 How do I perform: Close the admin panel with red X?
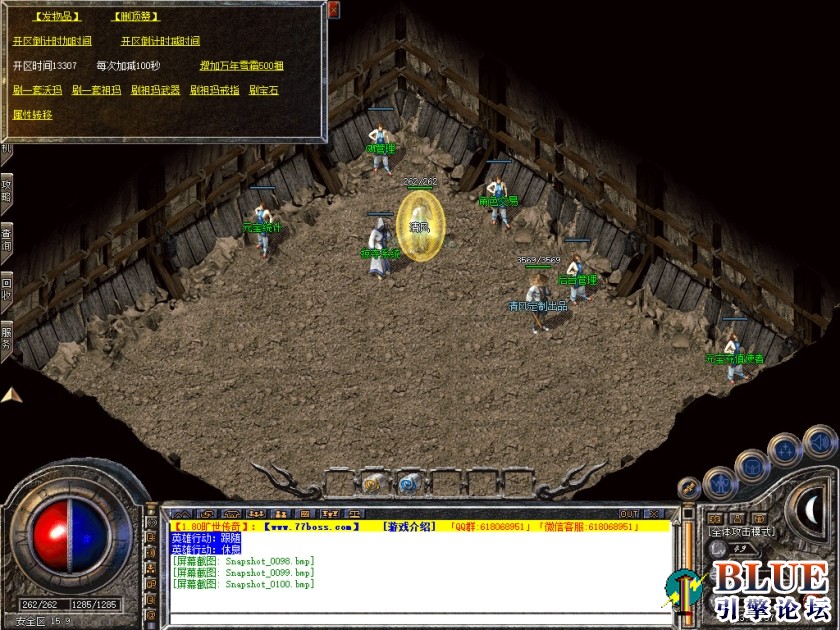pos(334,10)
